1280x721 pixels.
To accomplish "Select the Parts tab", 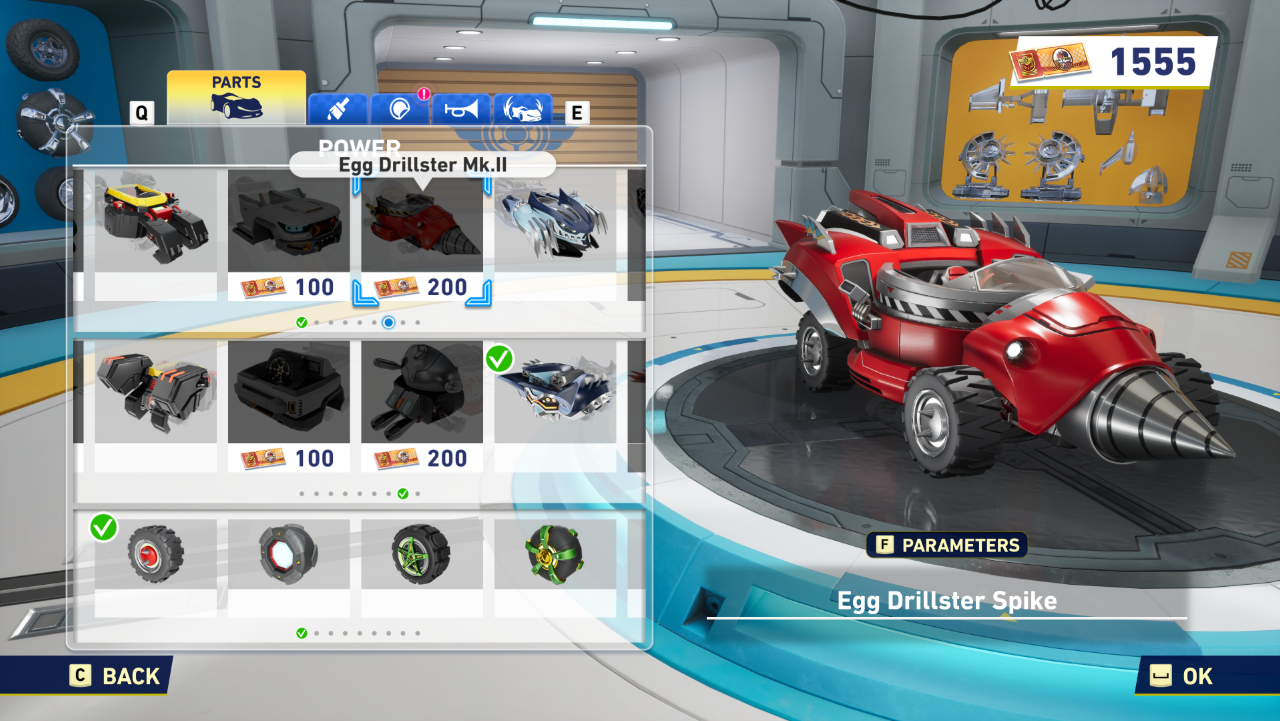I will tap(236, 96).
